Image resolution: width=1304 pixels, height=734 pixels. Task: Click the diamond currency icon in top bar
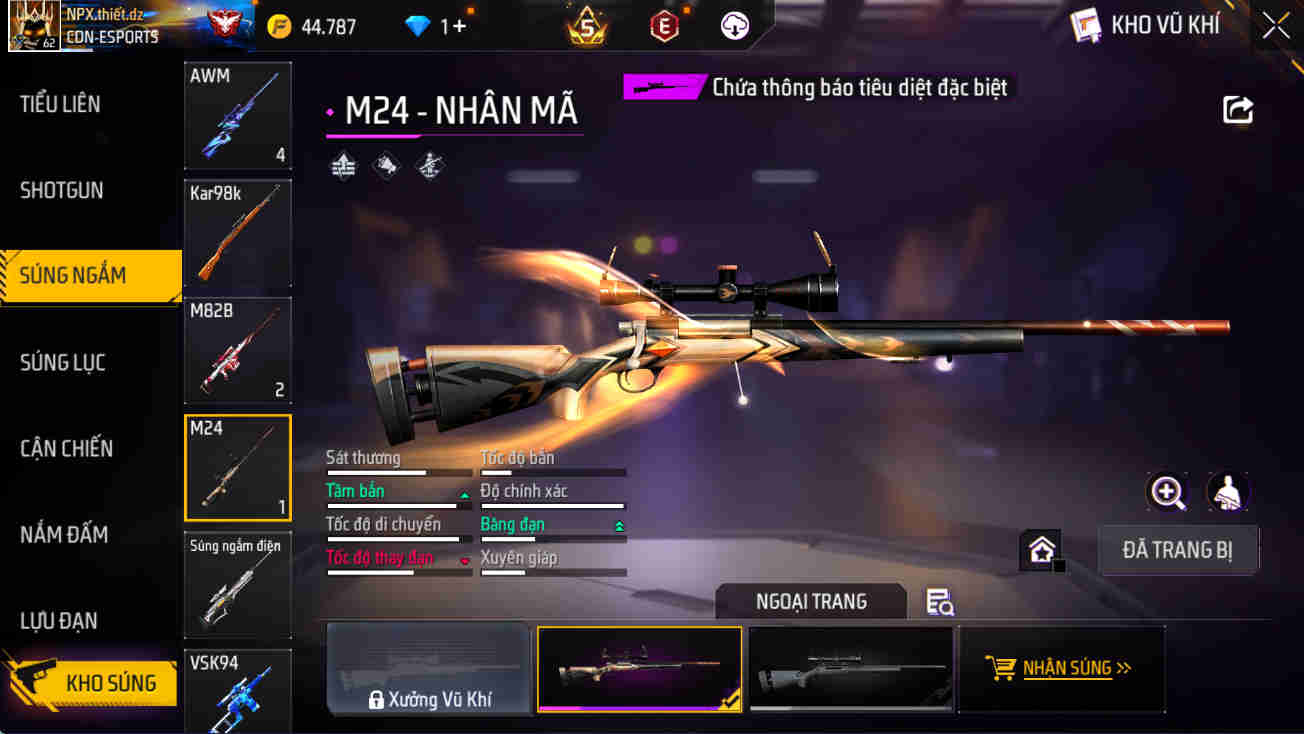(415, 27)
